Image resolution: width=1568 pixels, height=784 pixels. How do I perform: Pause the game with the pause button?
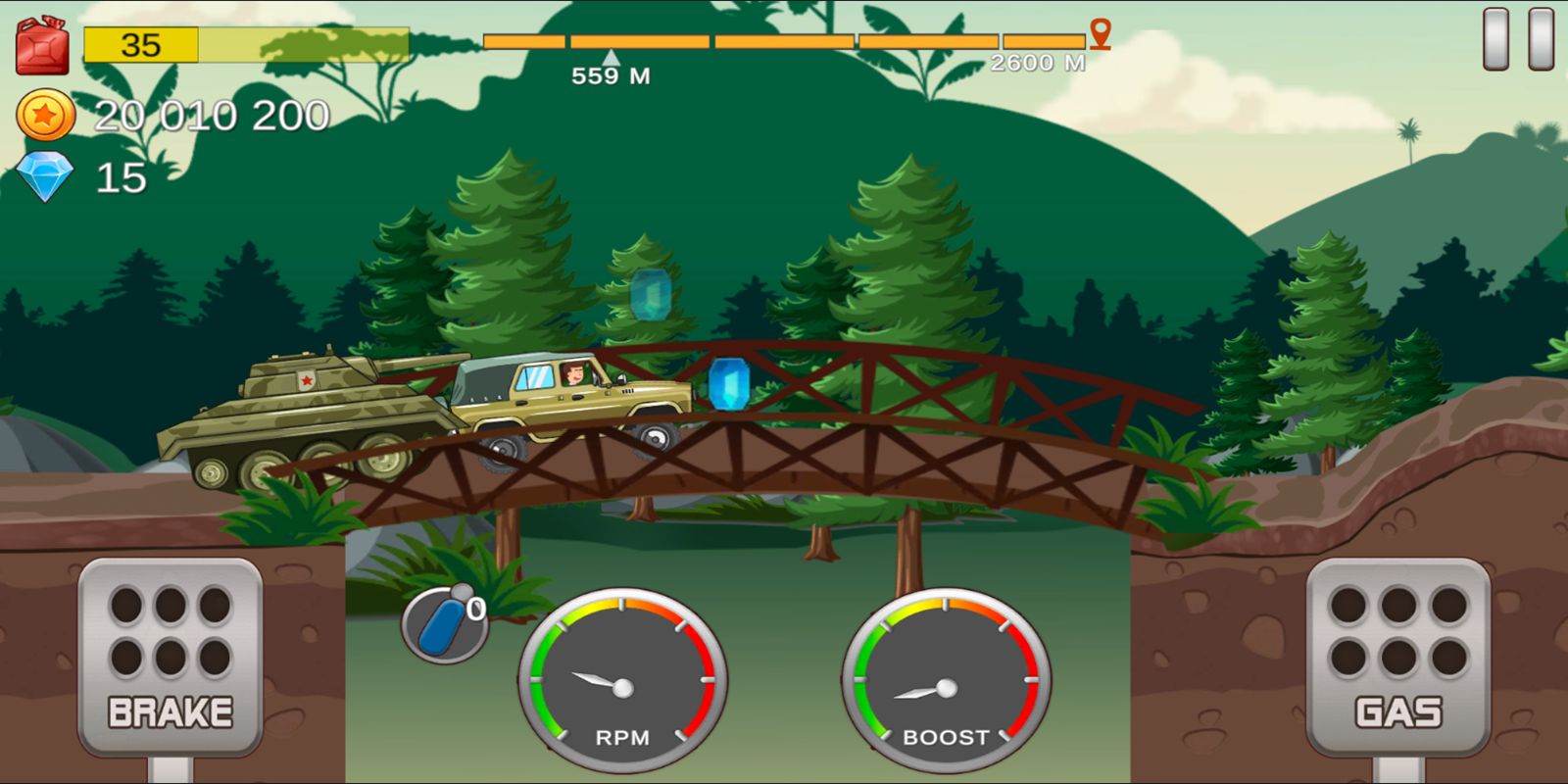coord(1518,39)
